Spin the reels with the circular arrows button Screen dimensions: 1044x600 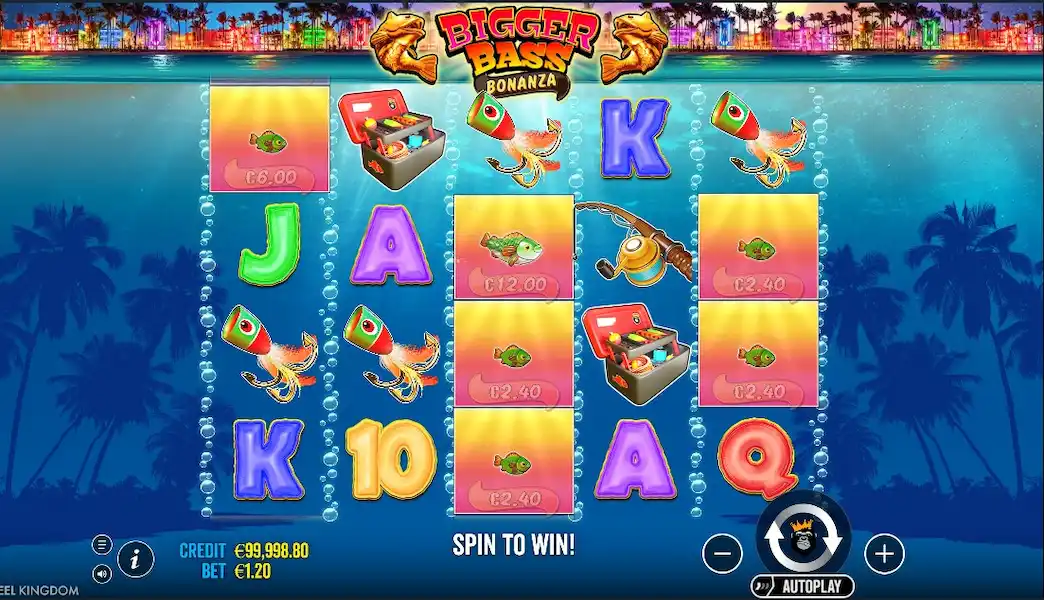[x=803, y=539]
